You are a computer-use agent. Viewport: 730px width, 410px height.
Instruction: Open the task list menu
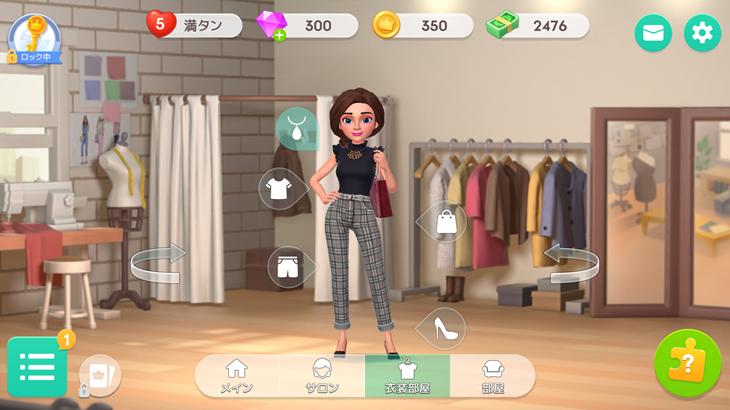point(37,367)
